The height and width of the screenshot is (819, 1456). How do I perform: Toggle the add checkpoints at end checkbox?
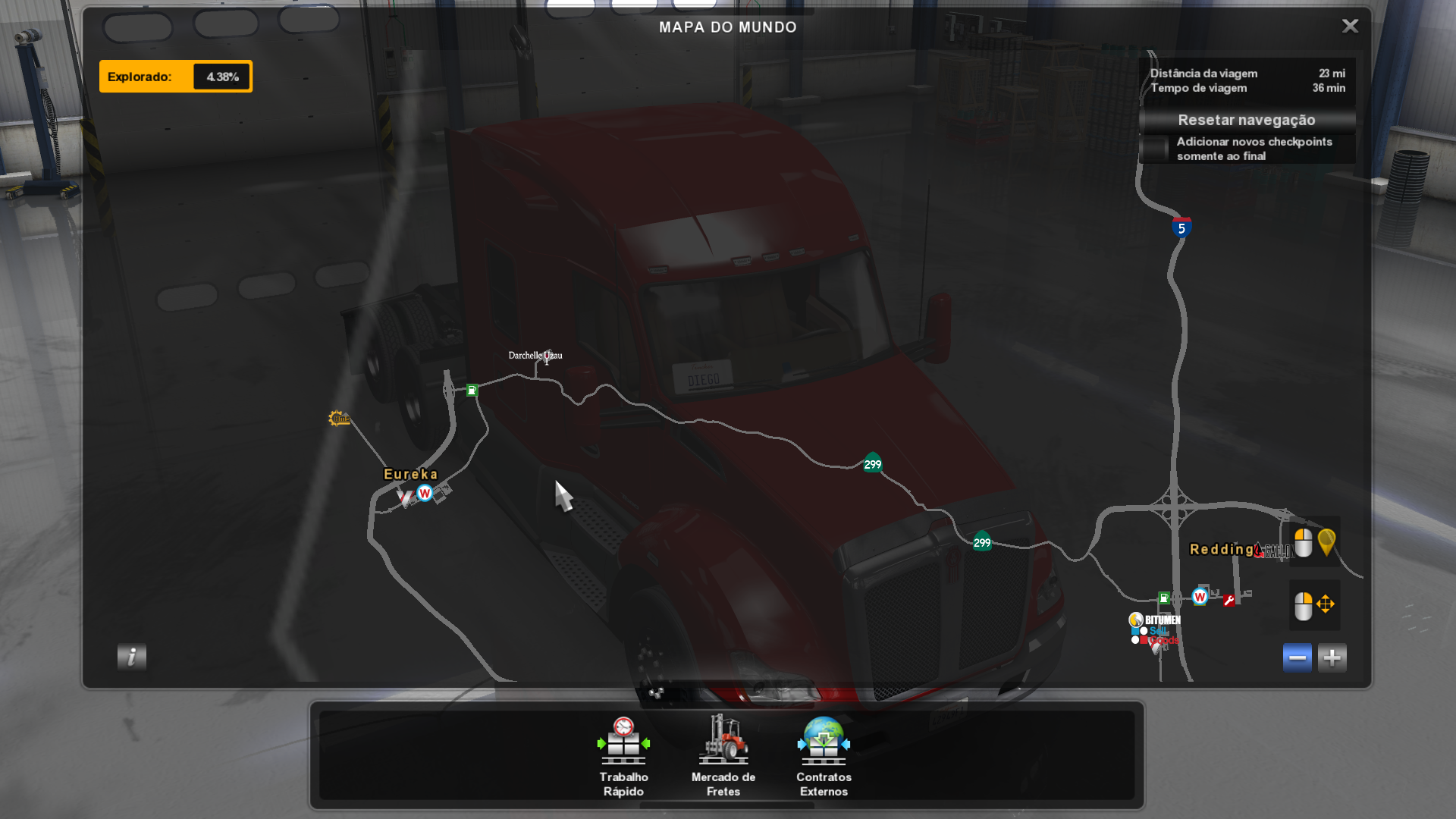[1156, 149]
